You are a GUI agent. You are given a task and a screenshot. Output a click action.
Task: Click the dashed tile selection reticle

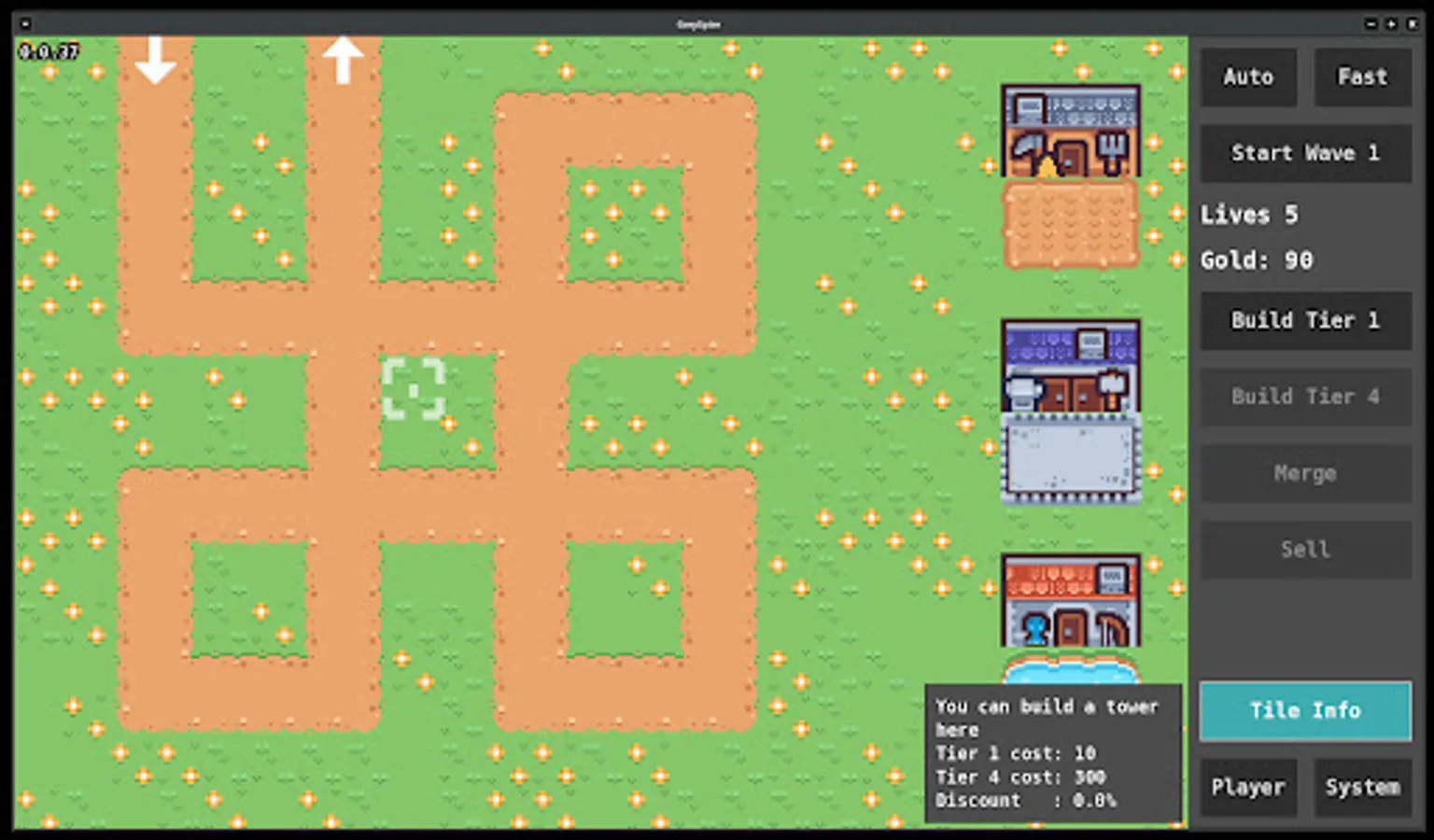click(x=414, y=390)
